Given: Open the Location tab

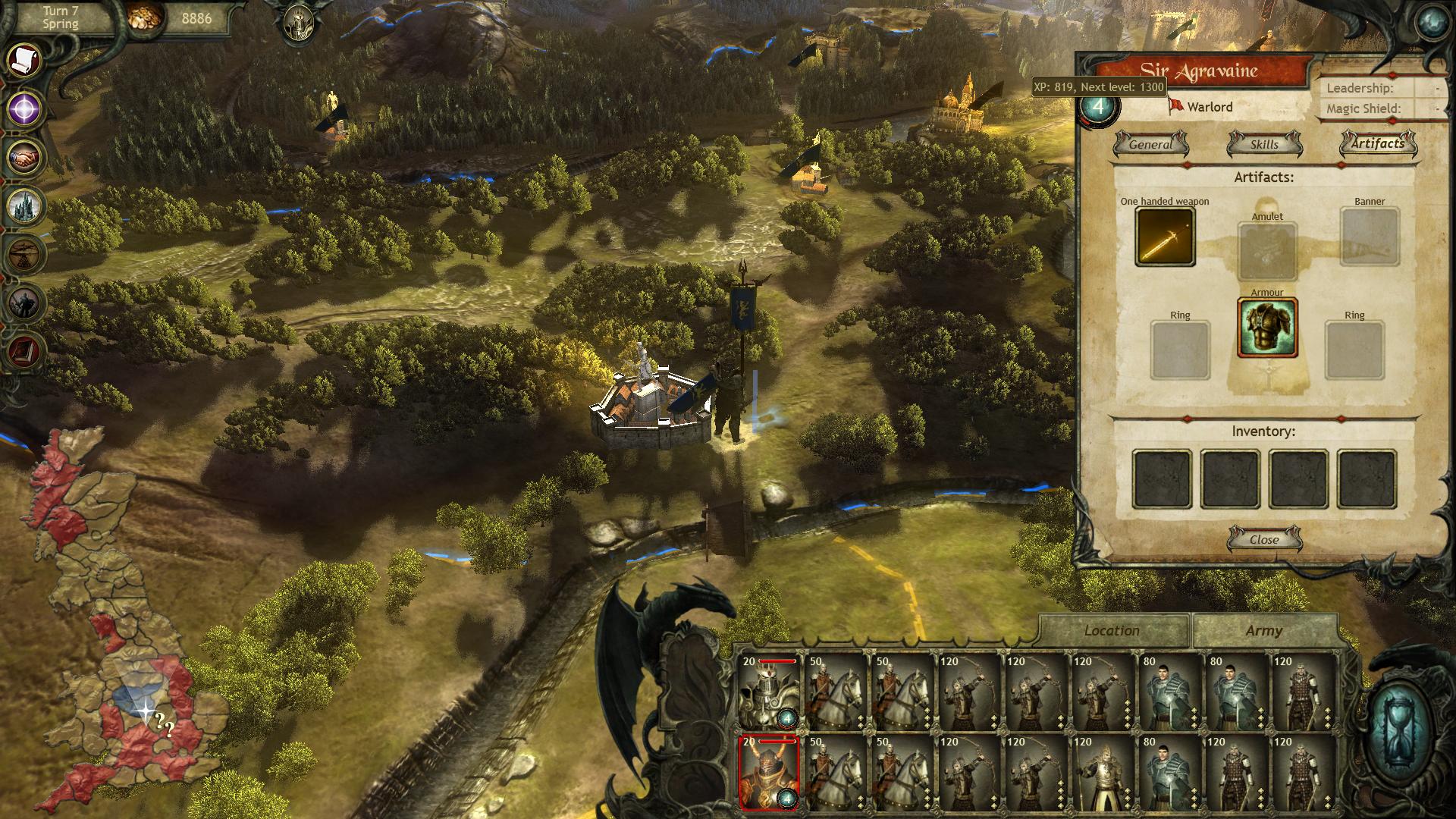Looking at the screenshot, I should click(1112, 631).
